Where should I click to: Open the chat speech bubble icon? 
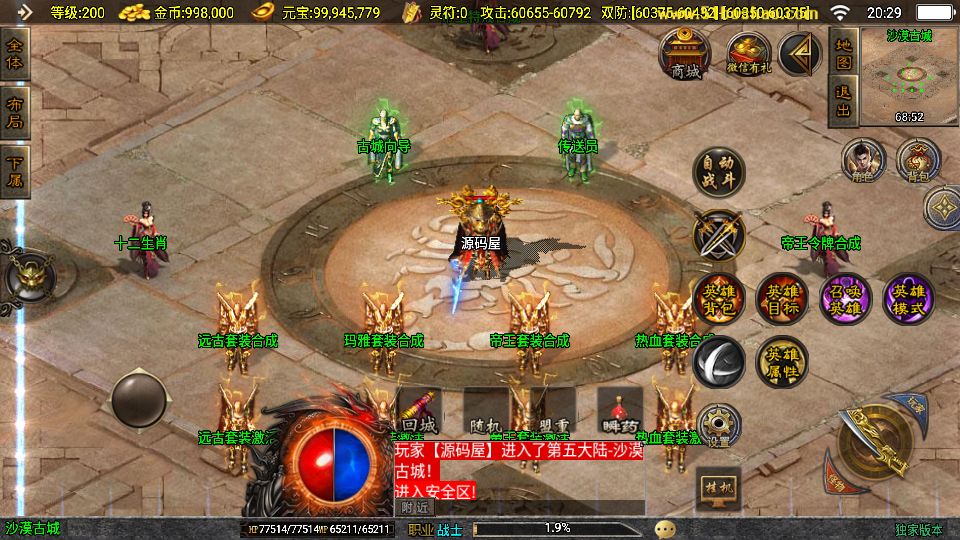(664, 528)
